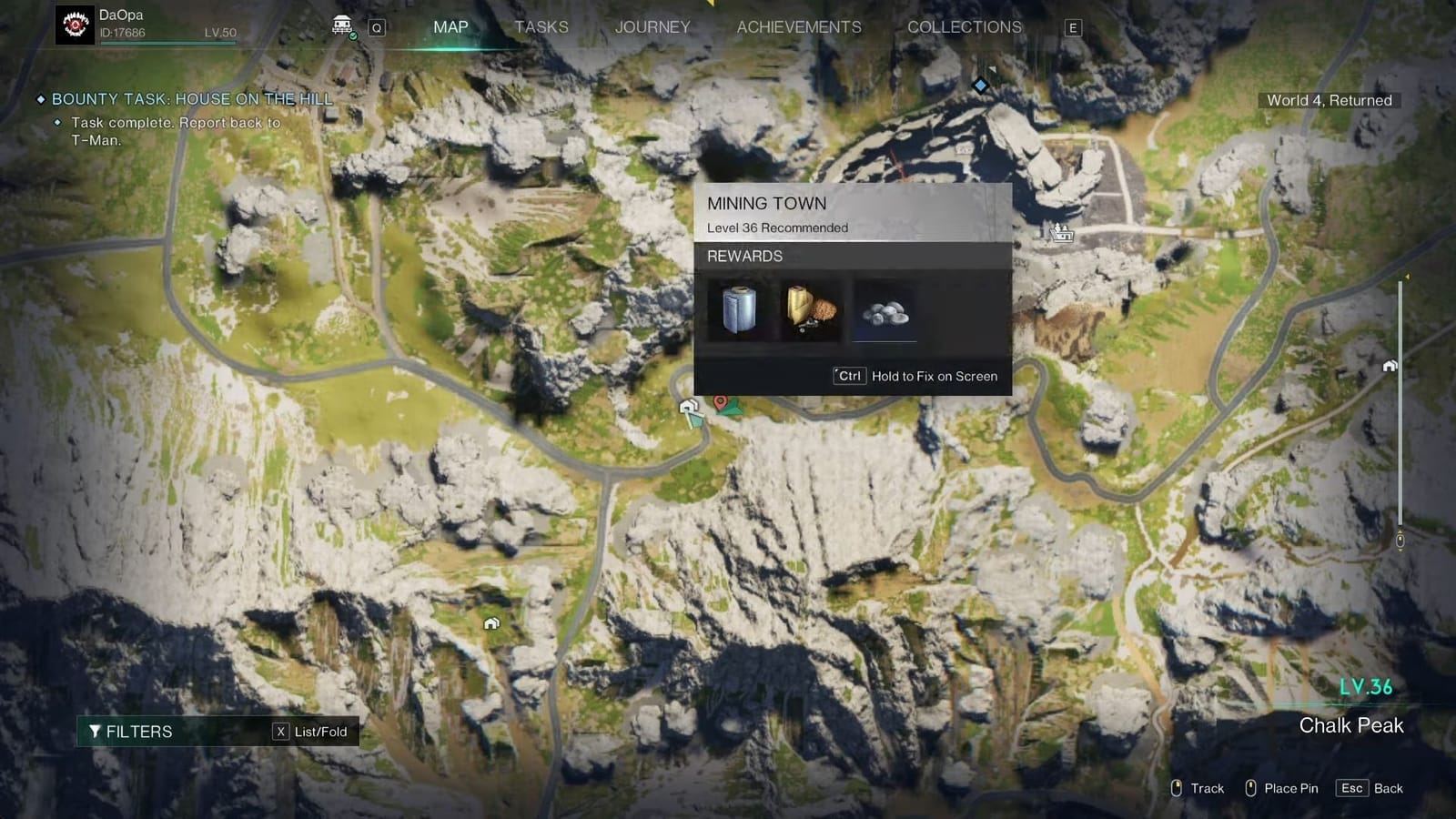Click the silver ore reward icon
This screenshot has height=819, width=1456.
884,314
